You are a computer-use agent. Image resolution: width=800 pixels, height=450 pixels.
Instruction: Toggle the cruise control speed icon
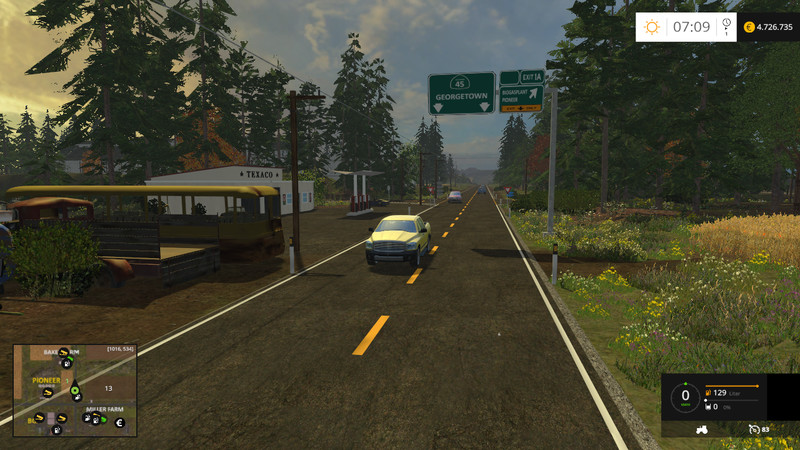pos(754,430)
